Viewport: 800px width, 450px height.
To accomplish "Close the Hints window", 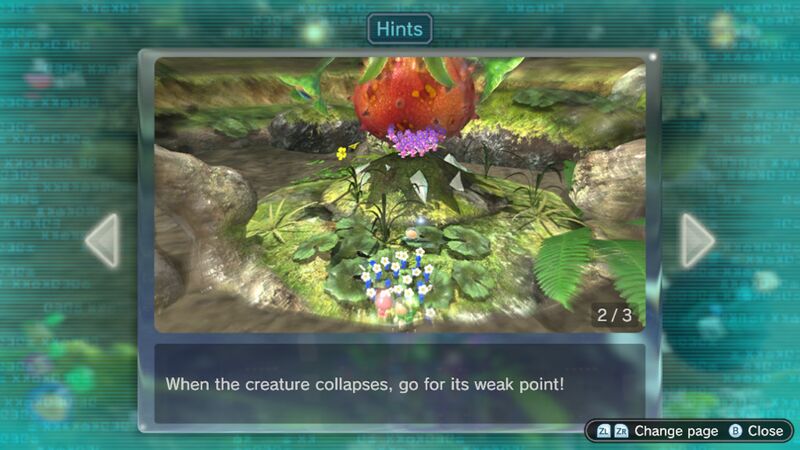I will [756, 431].
